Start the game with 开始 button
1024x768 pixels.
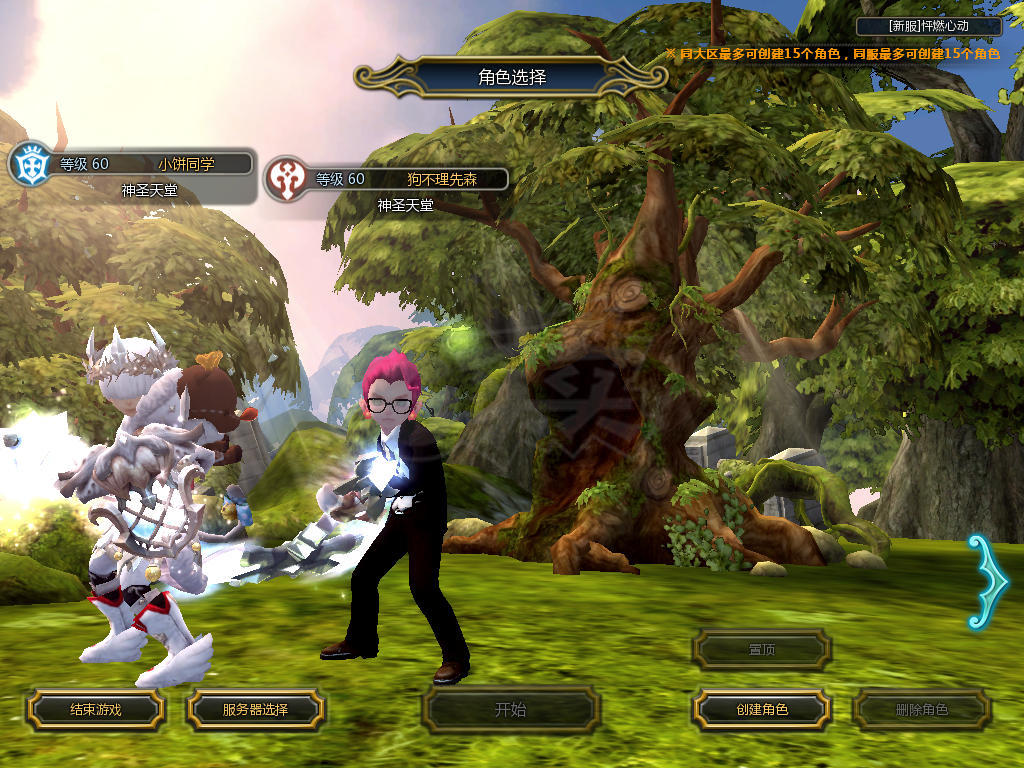pyautogui.click(x=510, y=710)
